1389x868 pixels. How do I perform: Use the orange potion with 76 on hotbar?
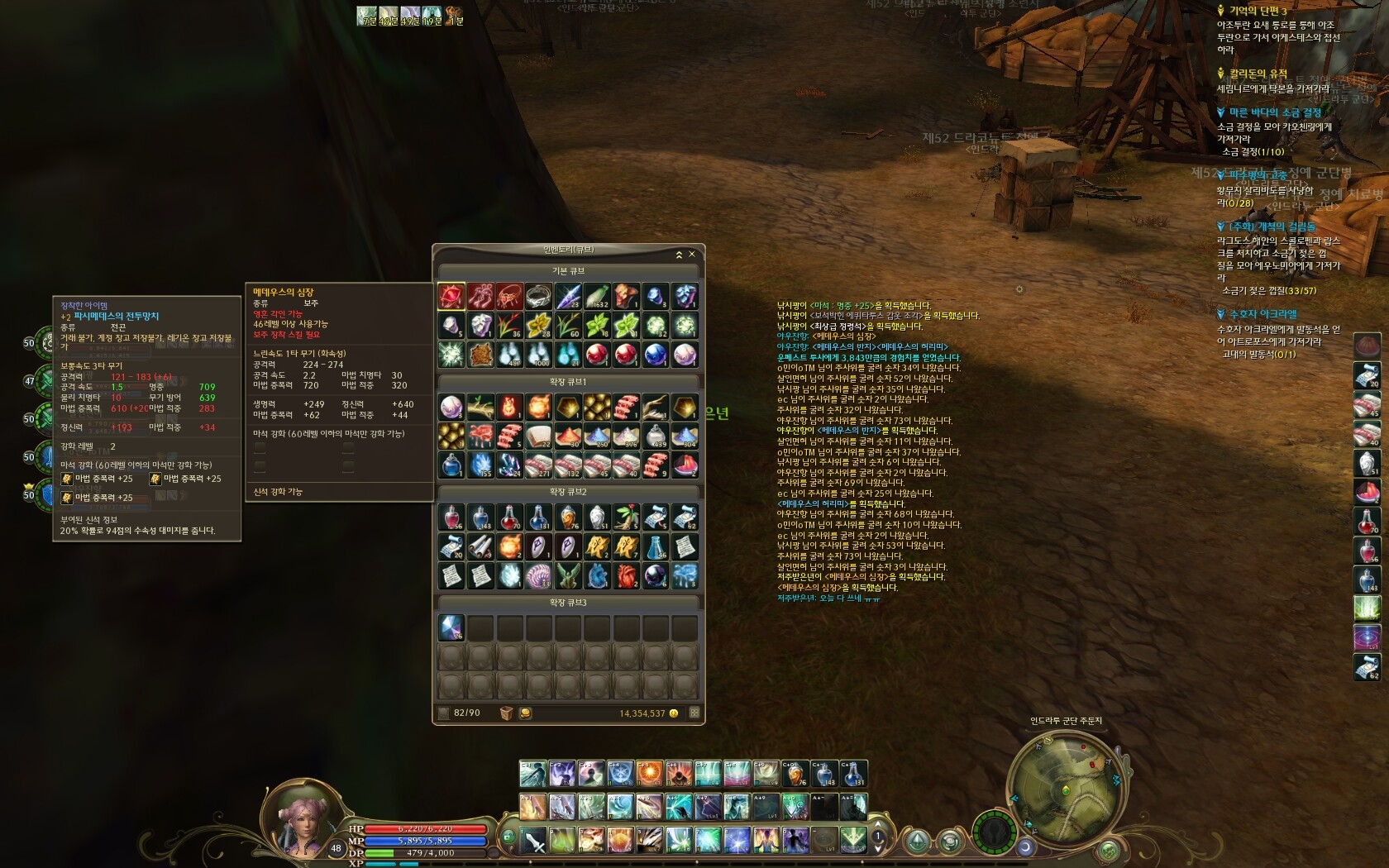click(x=795, y=774)
